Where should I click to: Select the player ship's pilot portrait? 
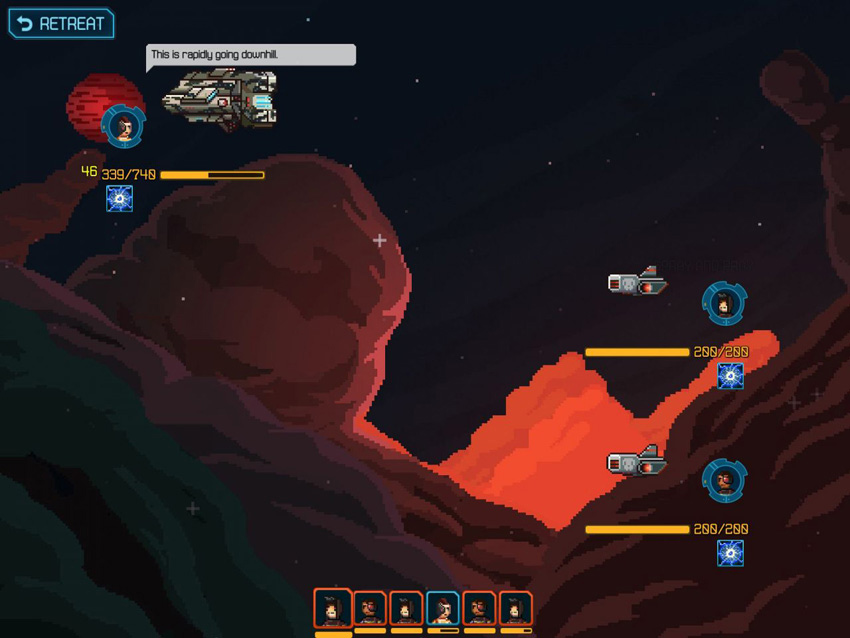point(123,126)
